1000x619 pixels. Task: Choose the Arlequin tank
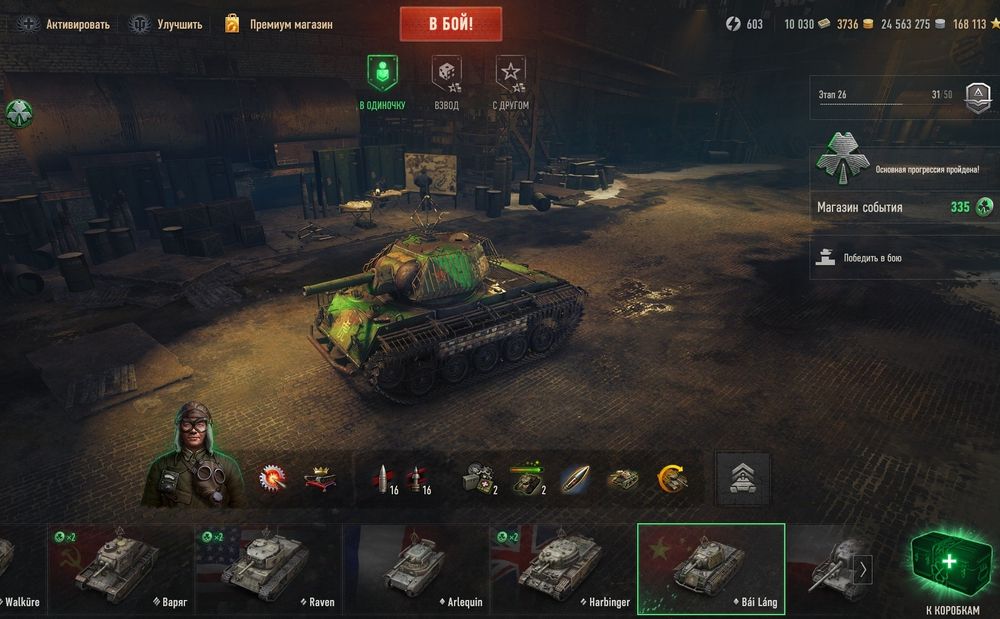[x=415, y=569]
